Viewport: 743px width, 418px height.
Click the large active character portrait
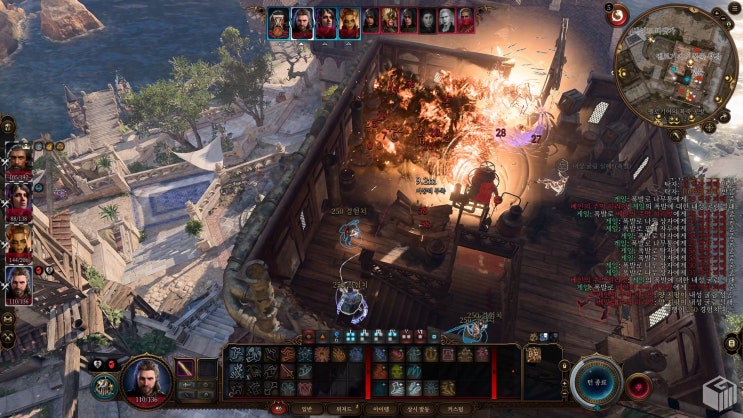[145, 382]
